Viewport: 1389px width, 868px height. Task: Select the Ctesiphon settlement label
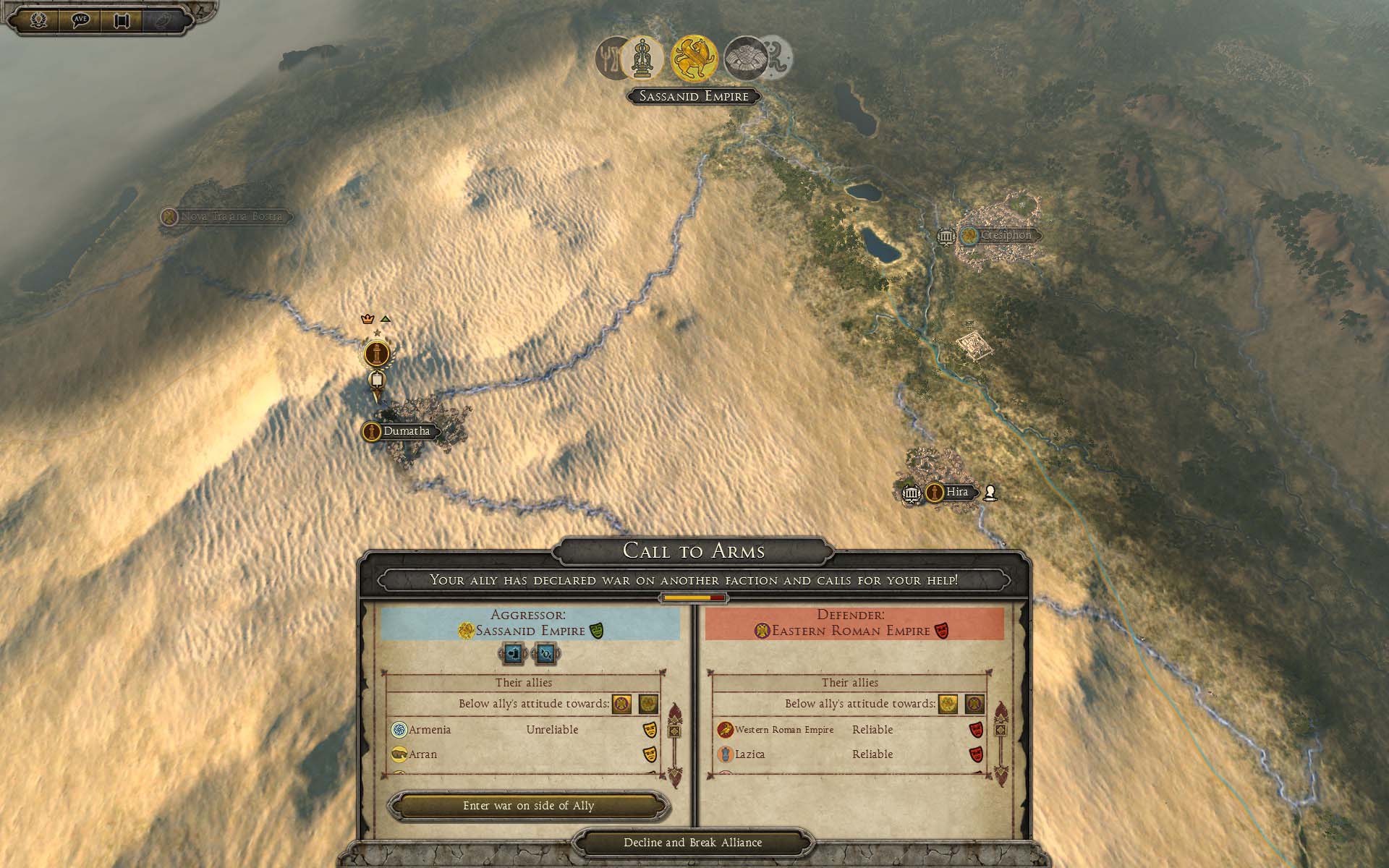pos(1005,235)
